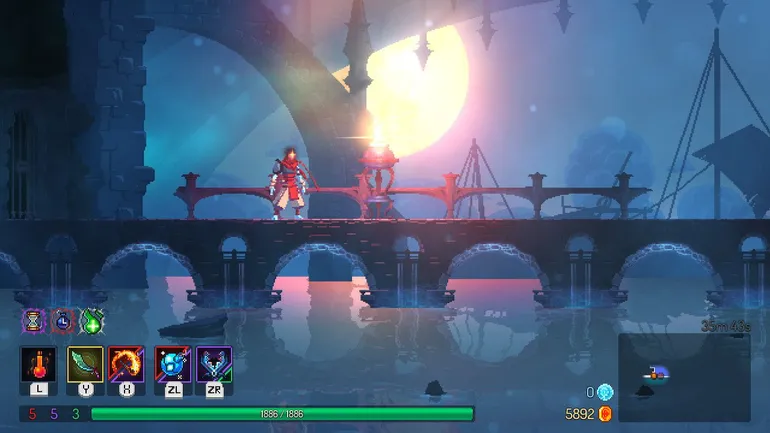
Task: Choose the fiery ring weapon slot
Action: 126,365
